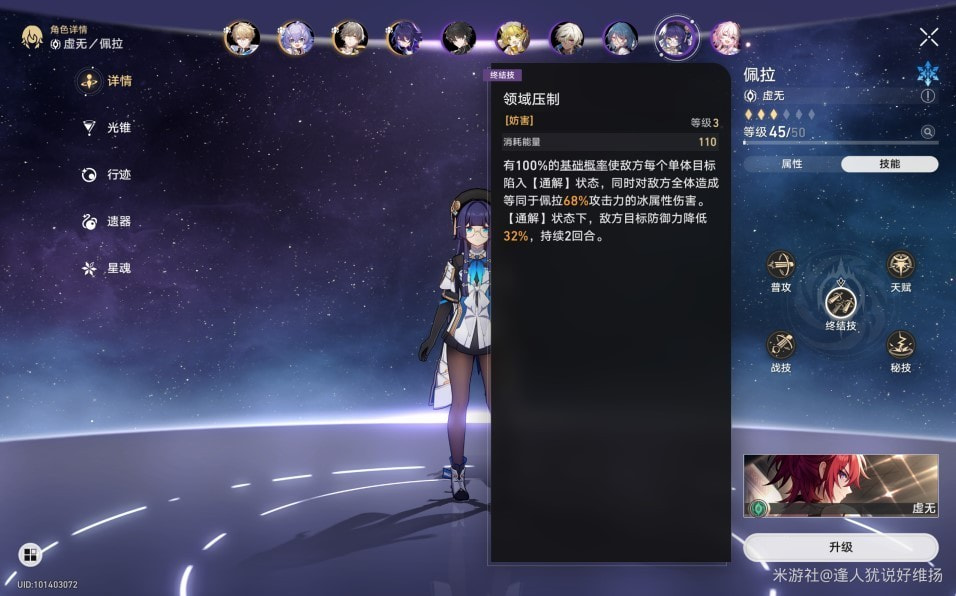This screenshot has width=956, height=596.
Task: Select the 技能 skills tab
Action: point(889,164)
